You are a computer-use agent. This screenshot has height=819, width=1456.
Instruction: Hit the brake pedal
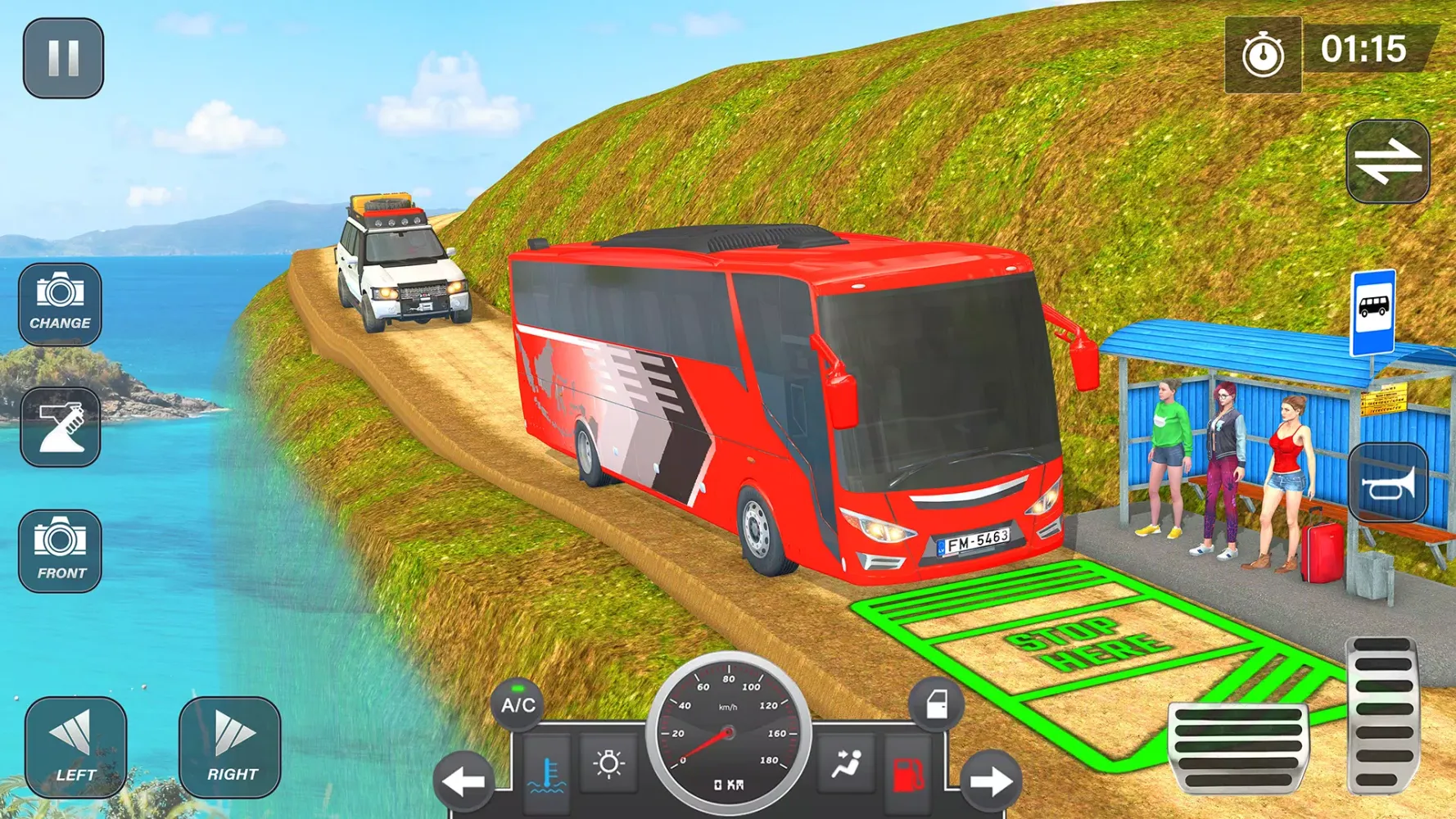pos(1238,746)
